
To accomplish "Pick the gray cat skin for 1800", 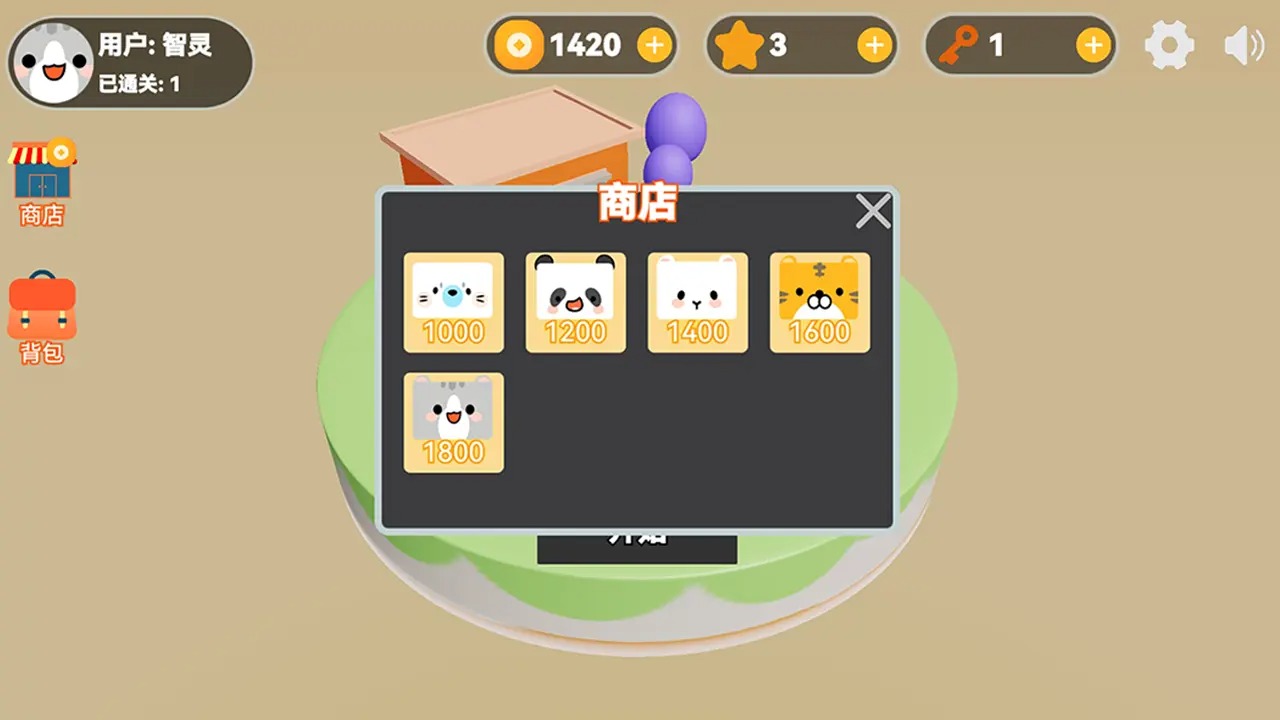I will tap(453, 422).
